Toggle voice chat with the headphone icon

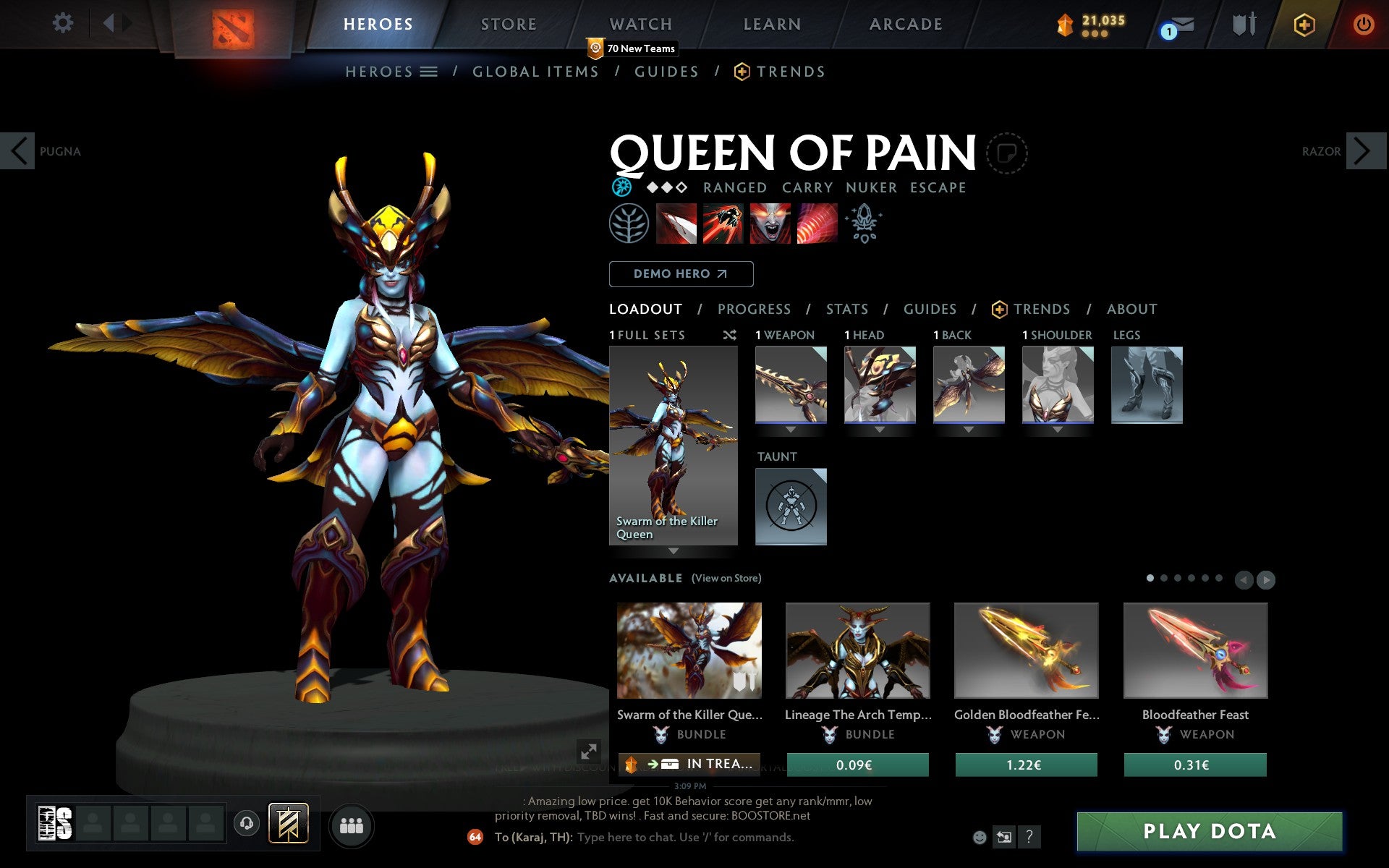[x=246, y=822]
